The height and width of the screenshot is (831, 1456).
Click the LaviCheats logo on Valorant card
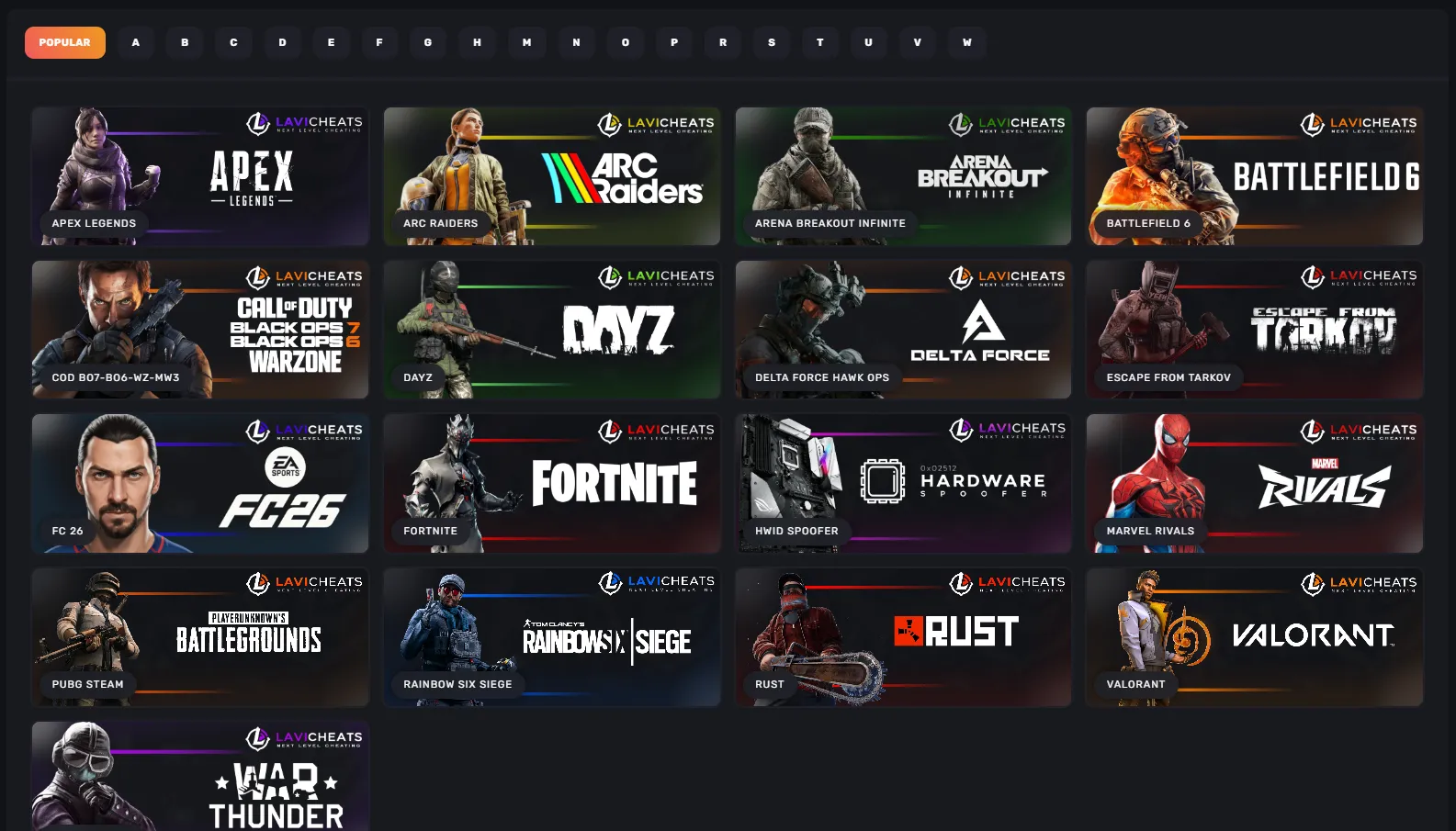pos(1360,582)
